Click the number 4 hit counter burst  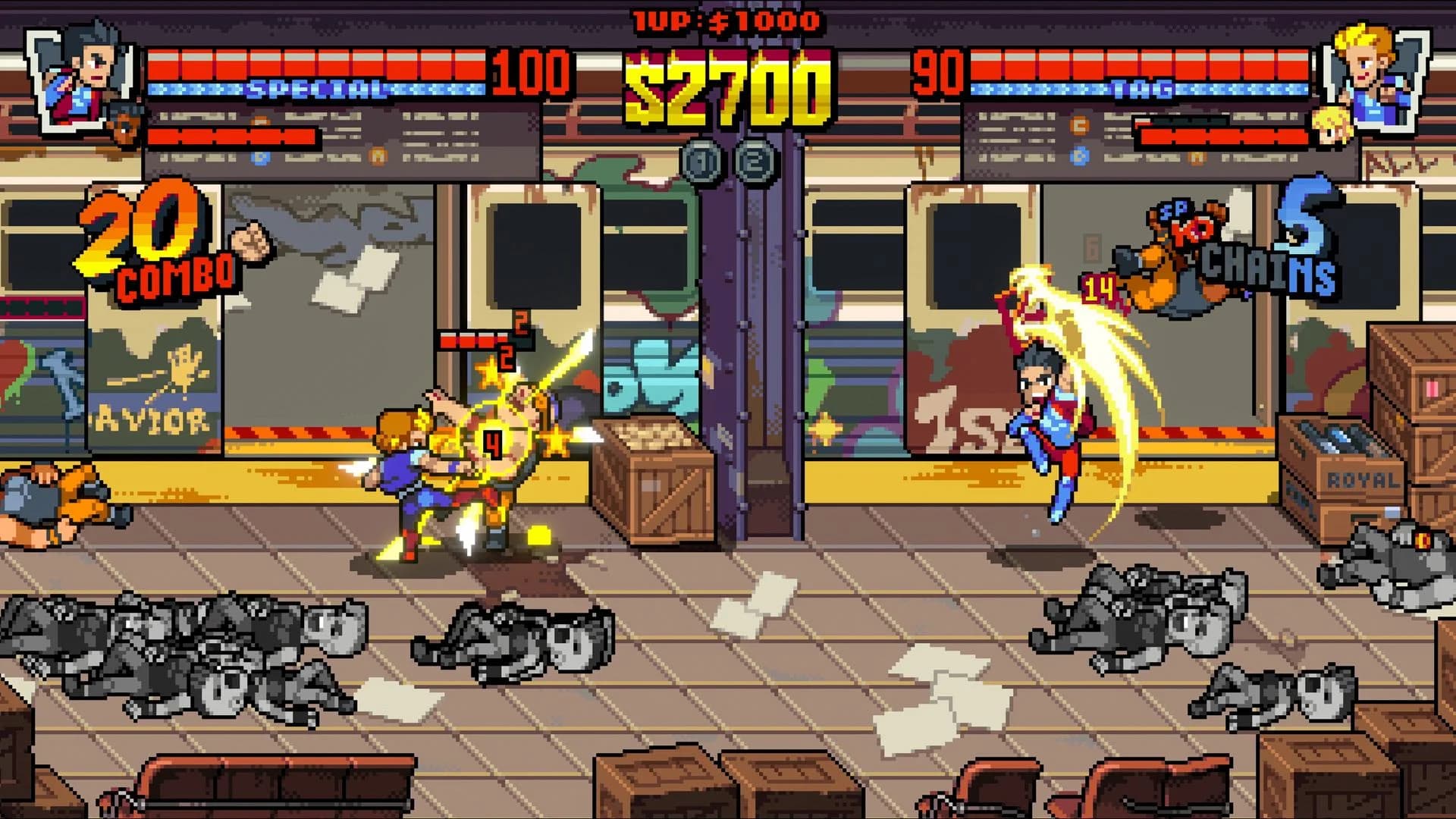coord(491,445)
